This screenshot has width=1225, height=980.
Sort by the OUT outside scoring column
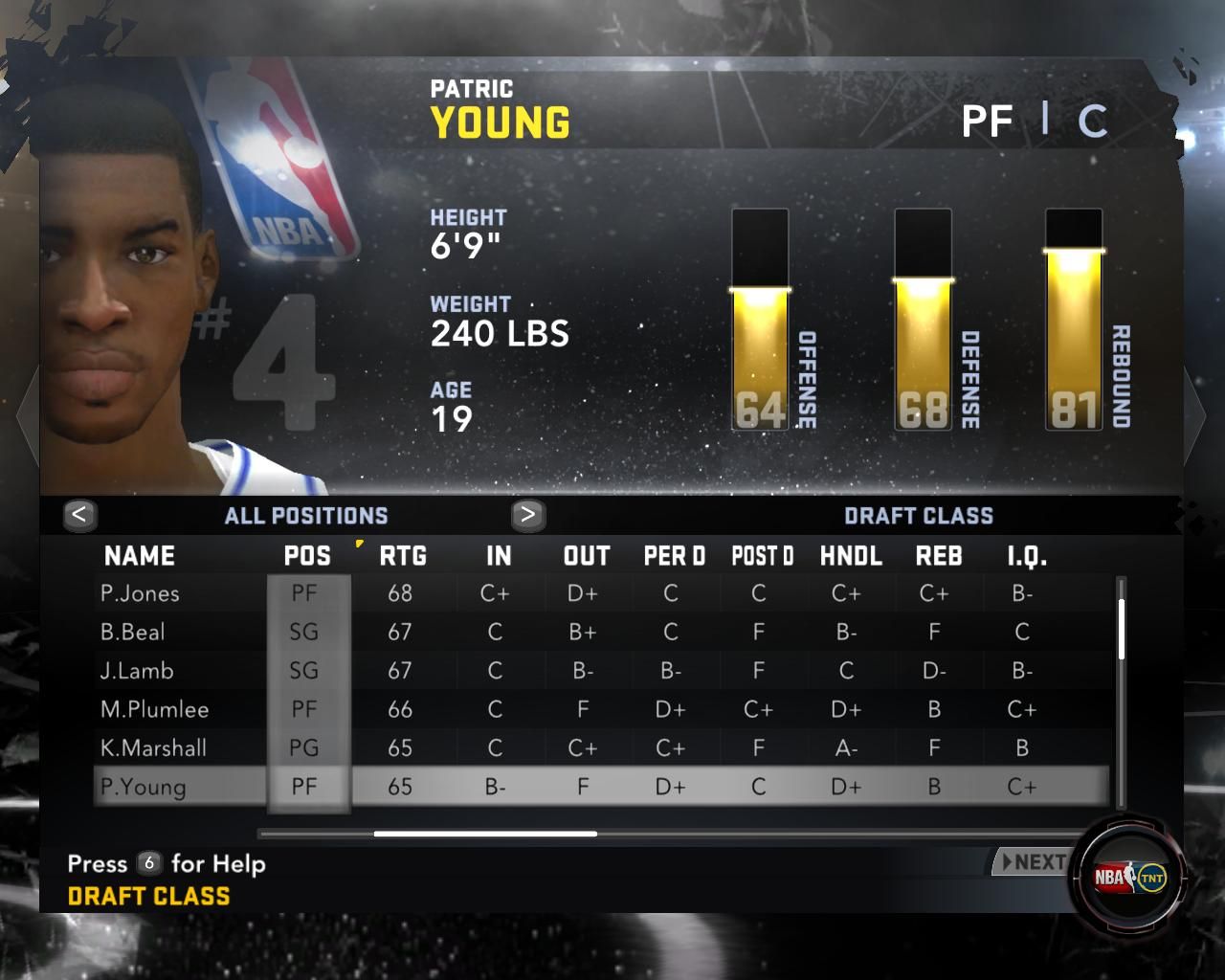click(587, 556)
